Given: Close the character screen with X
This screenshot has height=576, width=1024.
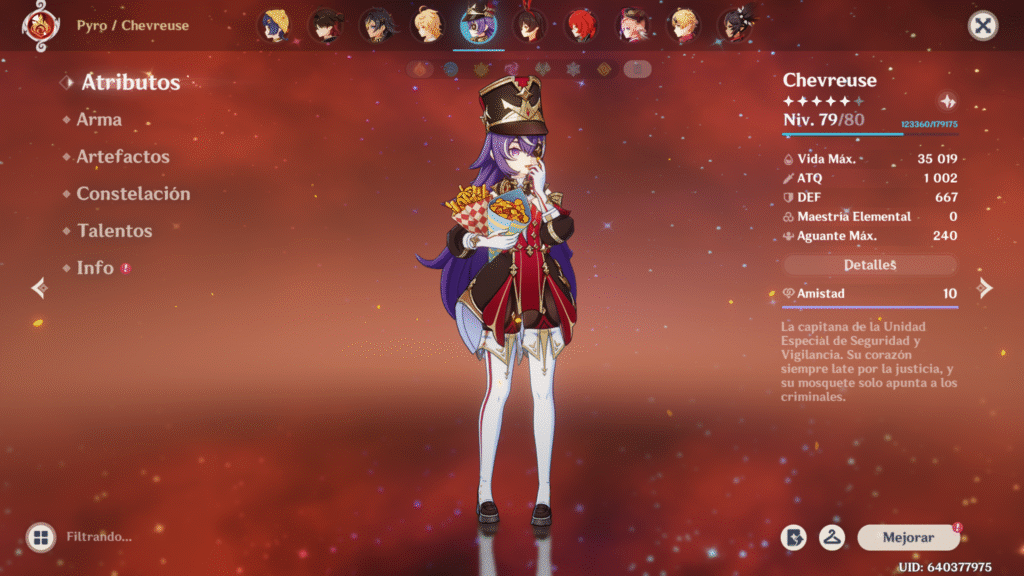Looking at the screenshot, I should tap(983, 26).
